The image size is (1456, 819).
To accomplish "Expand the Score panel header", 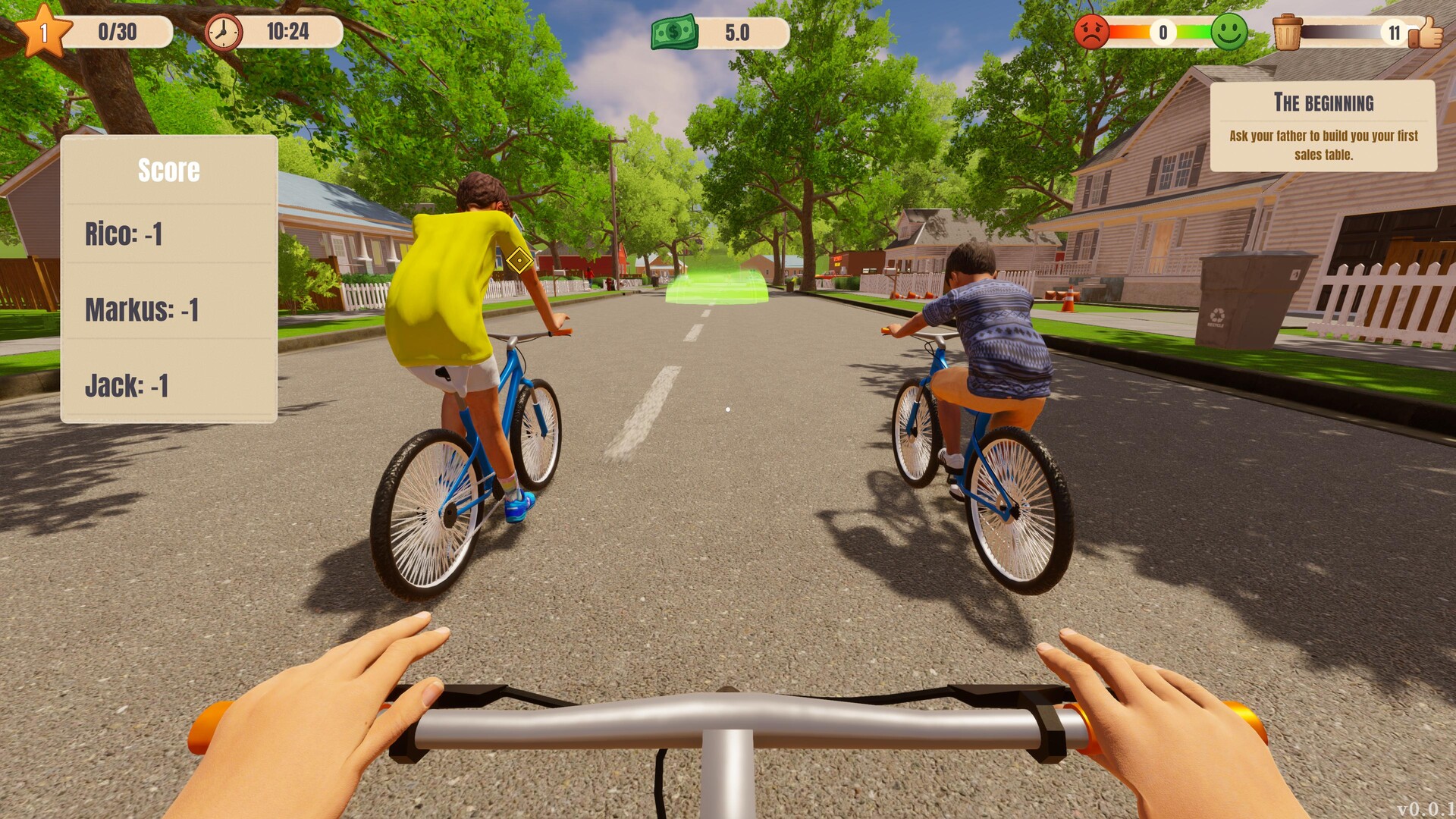I will pos(168,169).
